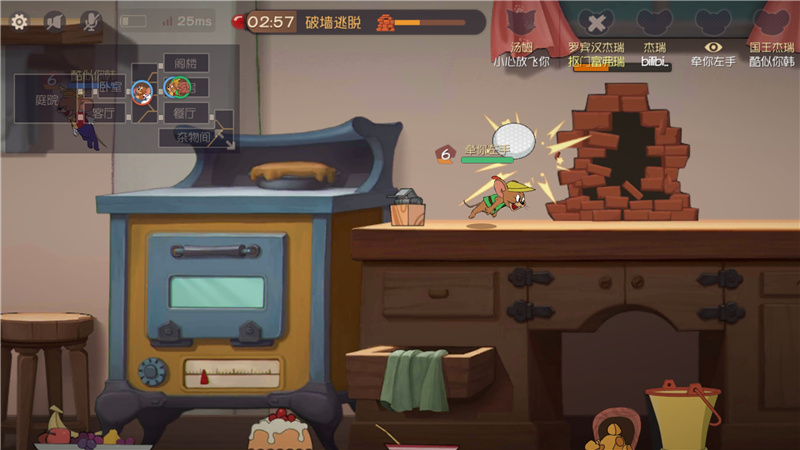Select the 卧室 room on minimap
The width and height of the screenshot is (800, 450).
(x=110, y=87)
